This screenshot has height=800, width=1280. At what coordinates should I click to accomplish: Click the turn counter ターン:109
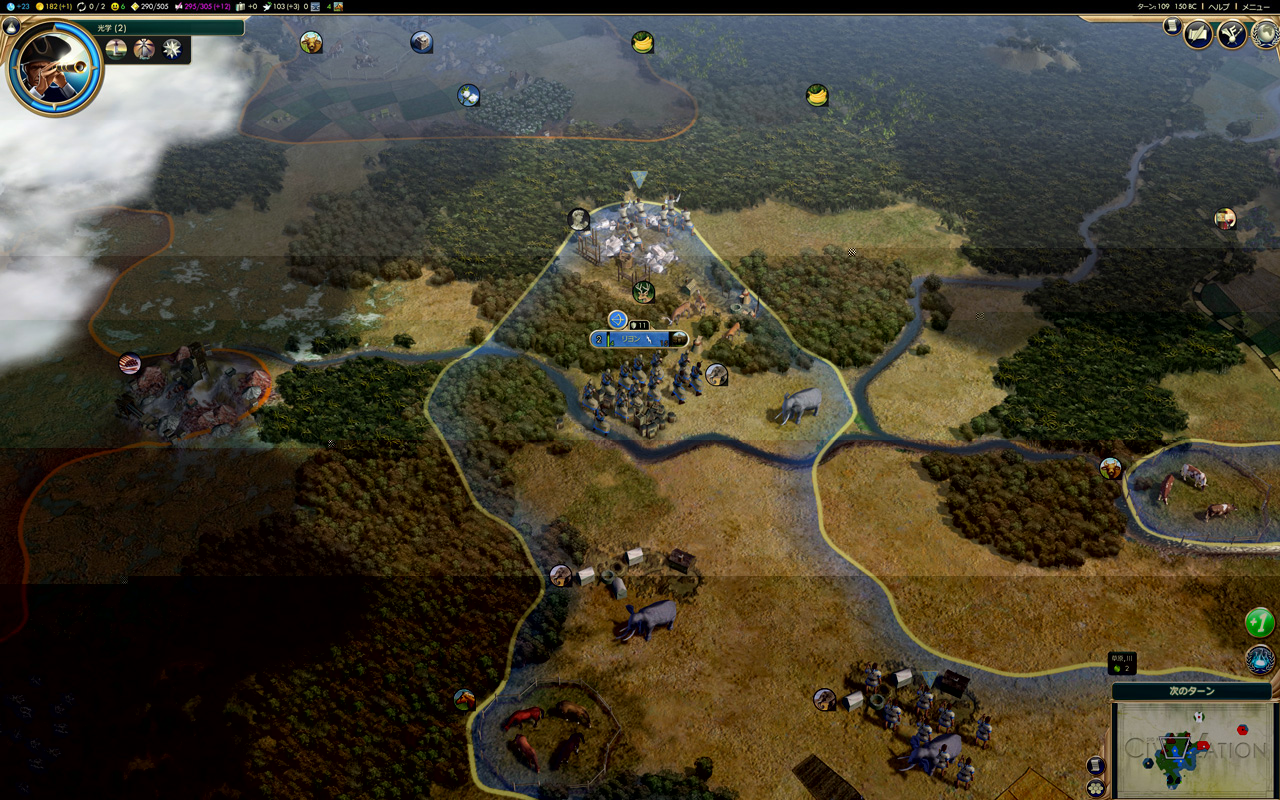[1152, 7]
